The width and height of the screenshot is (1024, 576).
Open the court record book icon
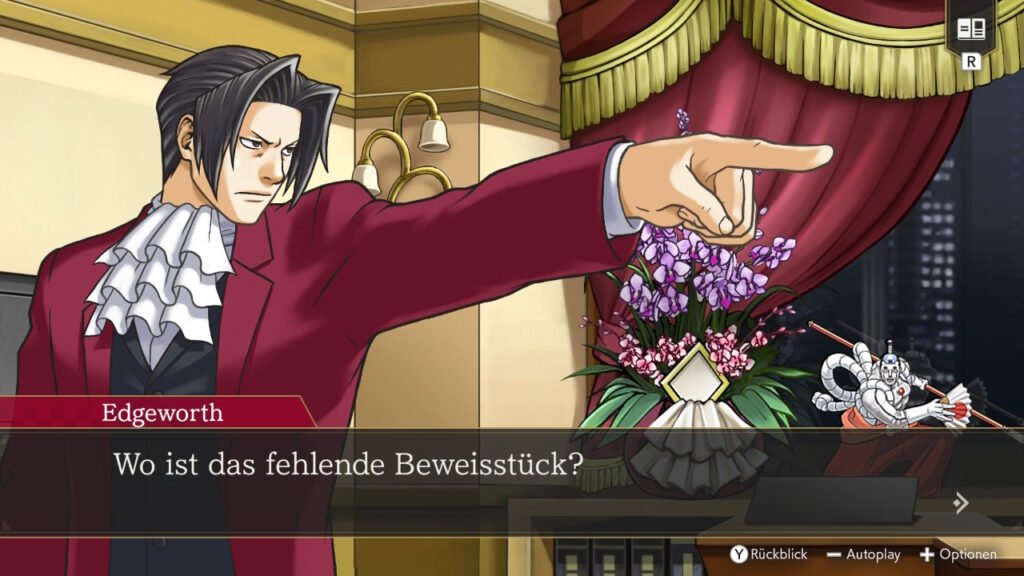click(x=970, y=29)
